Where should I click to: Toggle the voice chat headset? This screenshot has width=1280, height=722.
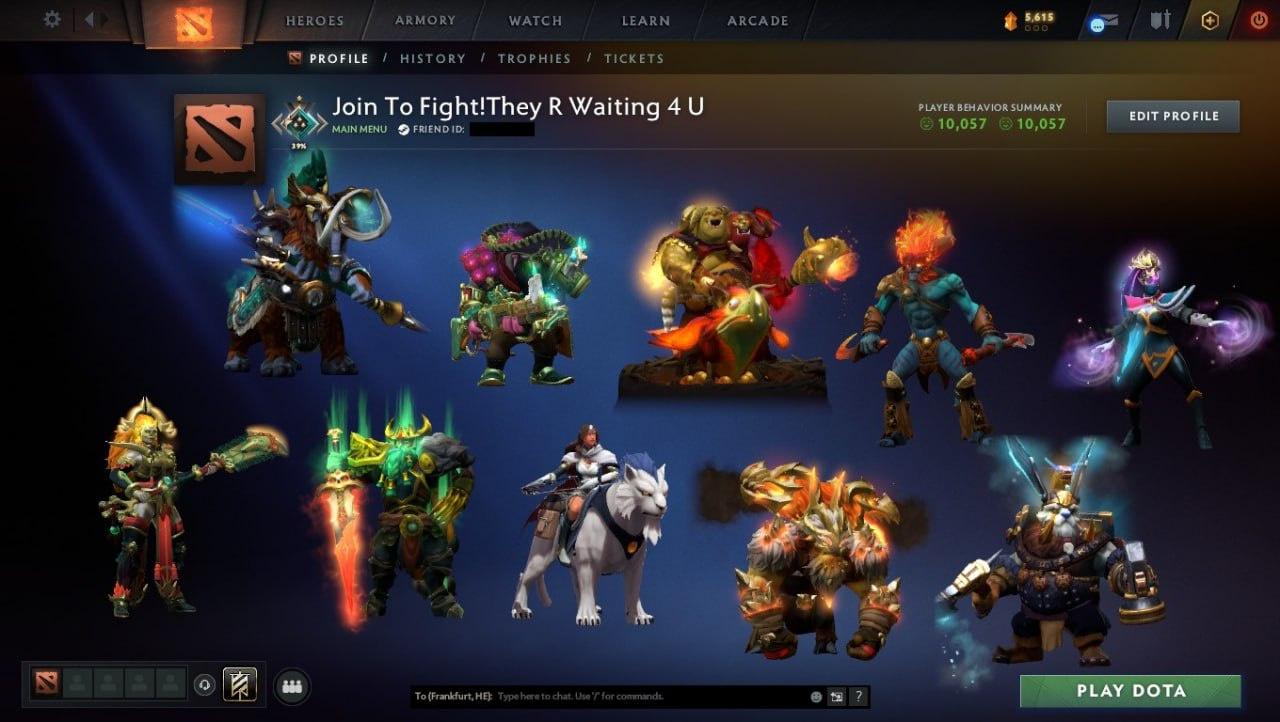click(205, 684)
